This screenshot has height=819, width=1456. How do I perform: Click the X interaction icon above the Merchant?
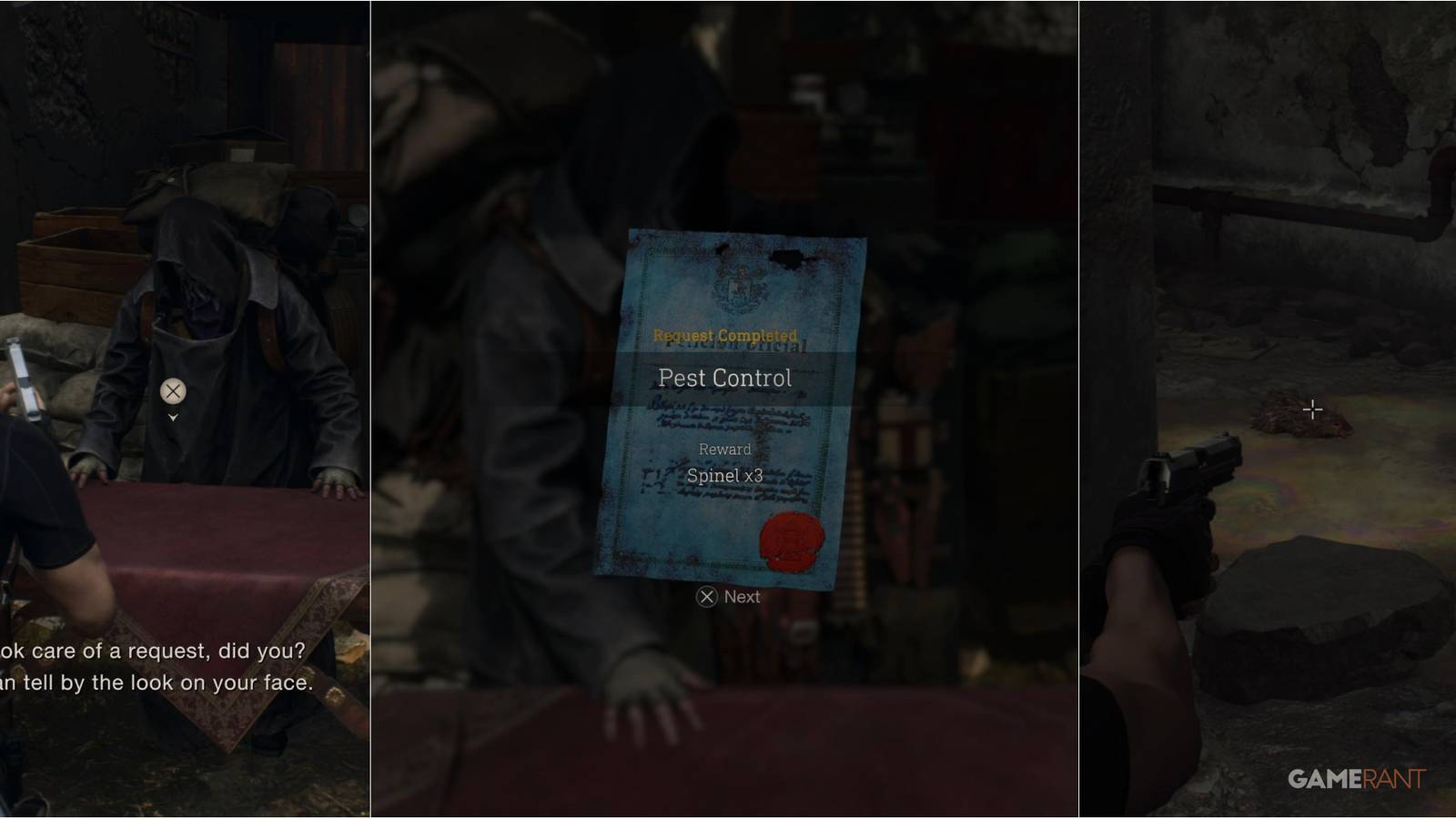coord(171,391)
